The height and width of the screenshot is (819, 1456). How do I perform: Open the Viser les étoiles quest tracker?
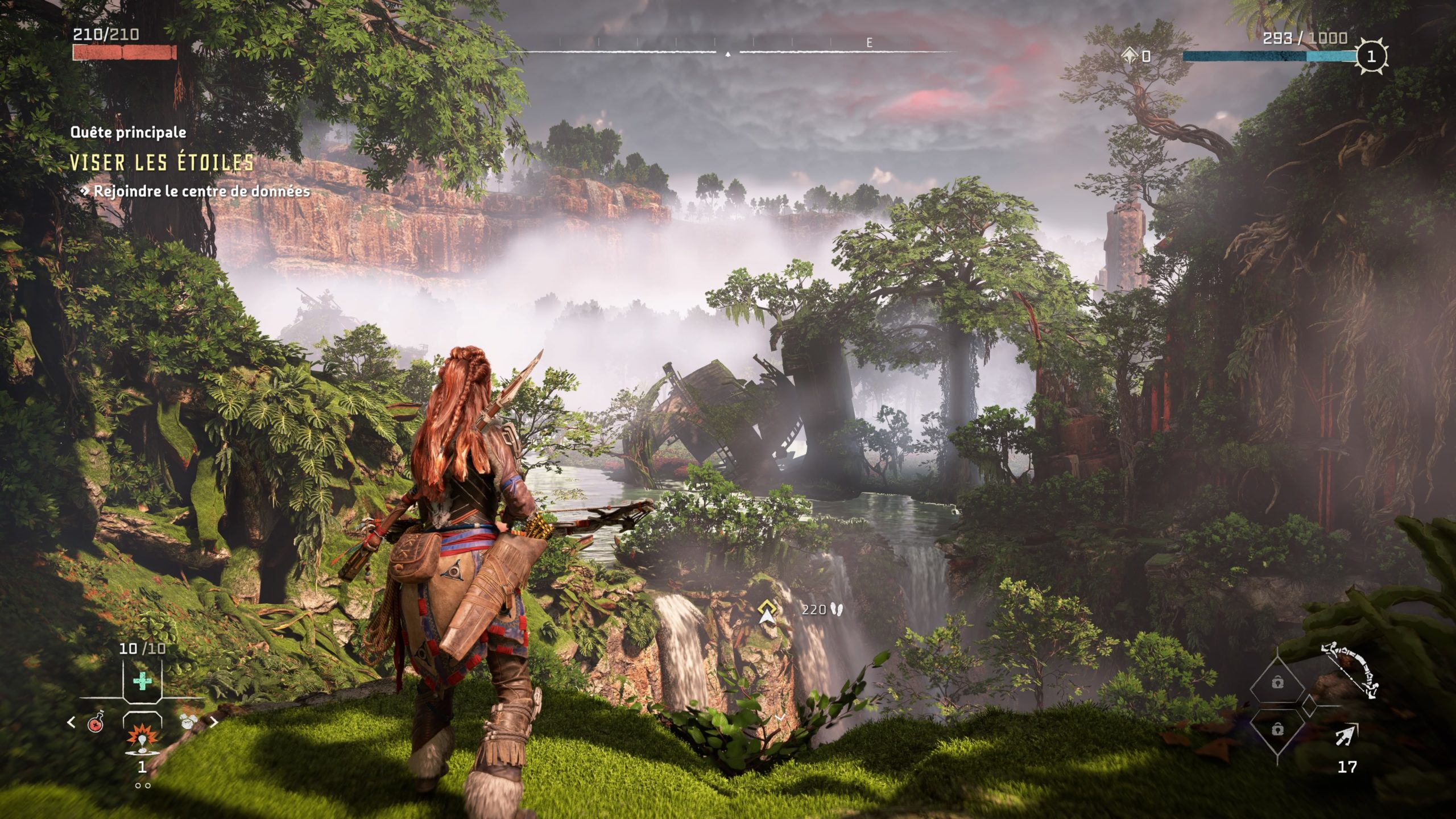tap(162, 163)
